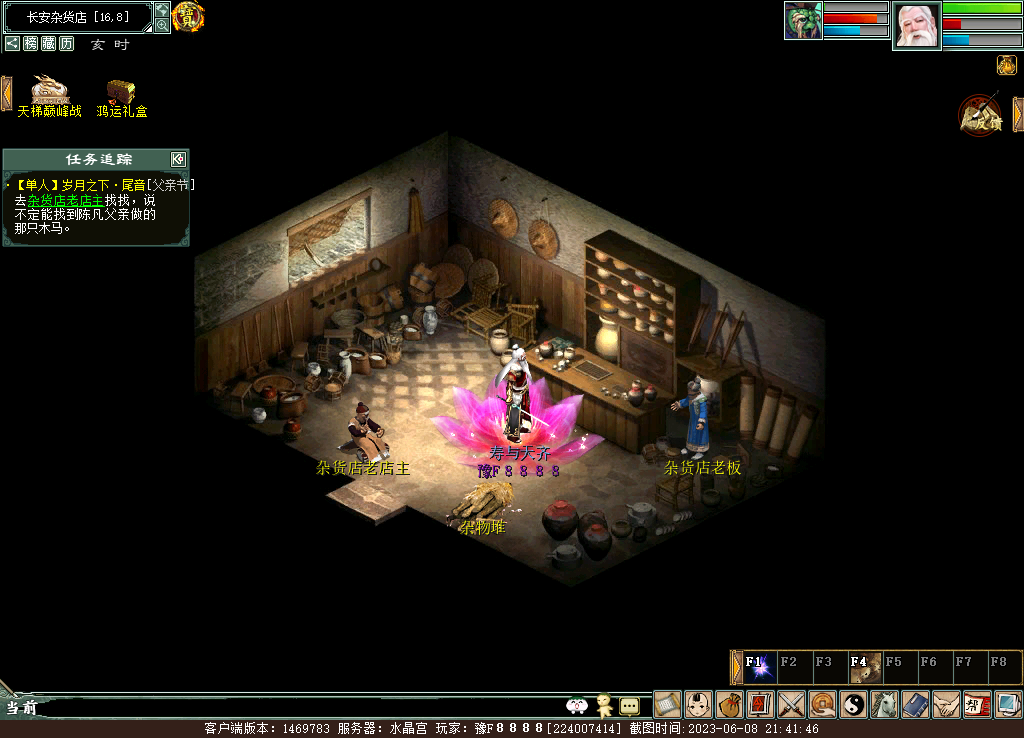Image resolution: width=1024 pixels, height=738 pixels.
Task: Open the crossed swords combat button
Action: coord(791,704)
